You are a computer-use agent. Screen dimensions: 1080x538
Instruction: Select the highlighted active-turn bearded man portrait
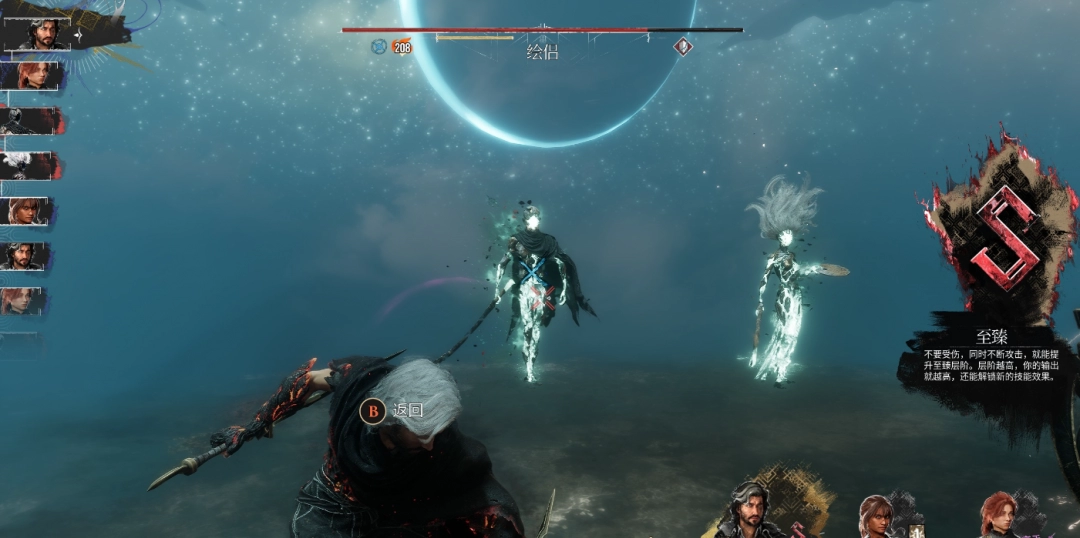42,33
